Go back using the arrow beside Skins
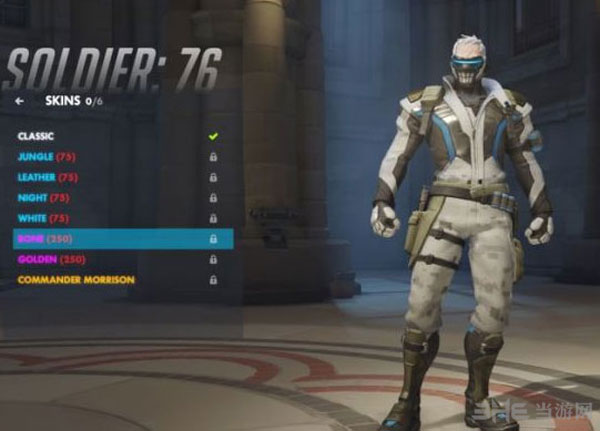Viewport: 600px width, 431px height. pos(19,101)
